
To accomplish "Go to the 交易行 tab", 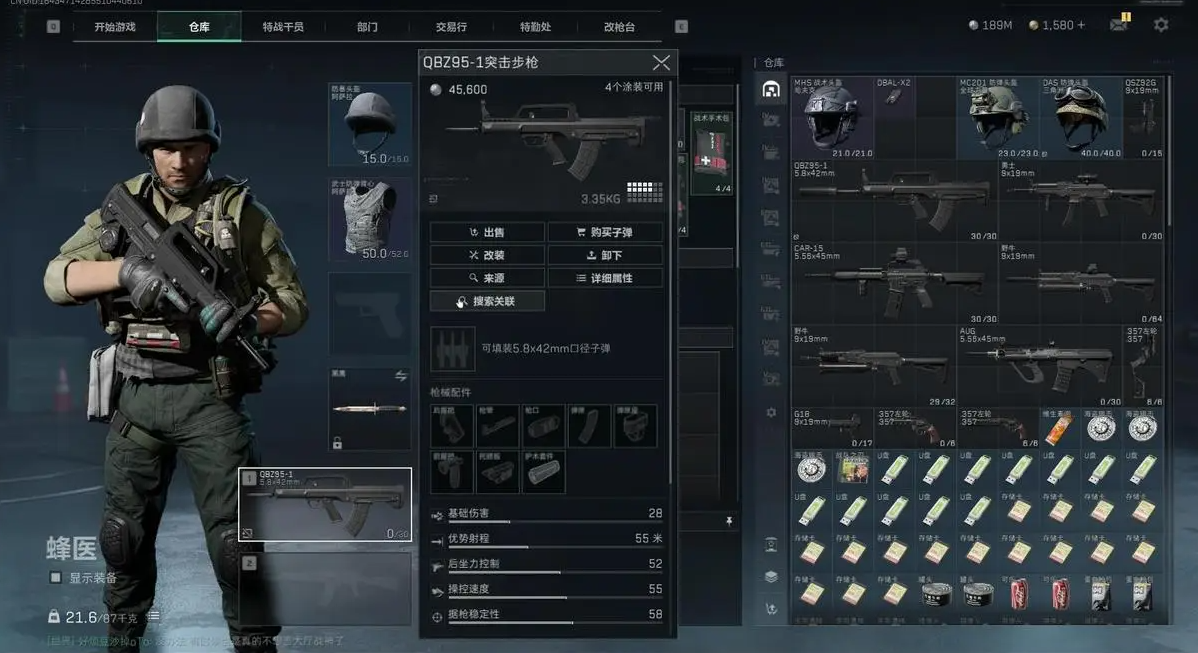I will (x=451, y=27).
